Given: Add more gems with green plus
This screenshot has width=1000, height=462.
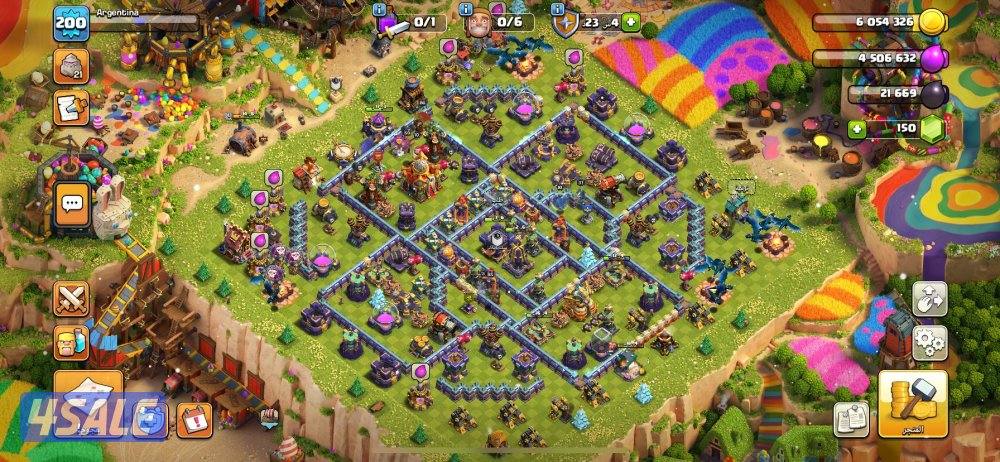Looking at the screenshot, I should pyautogui.click(x=856, y=129).
